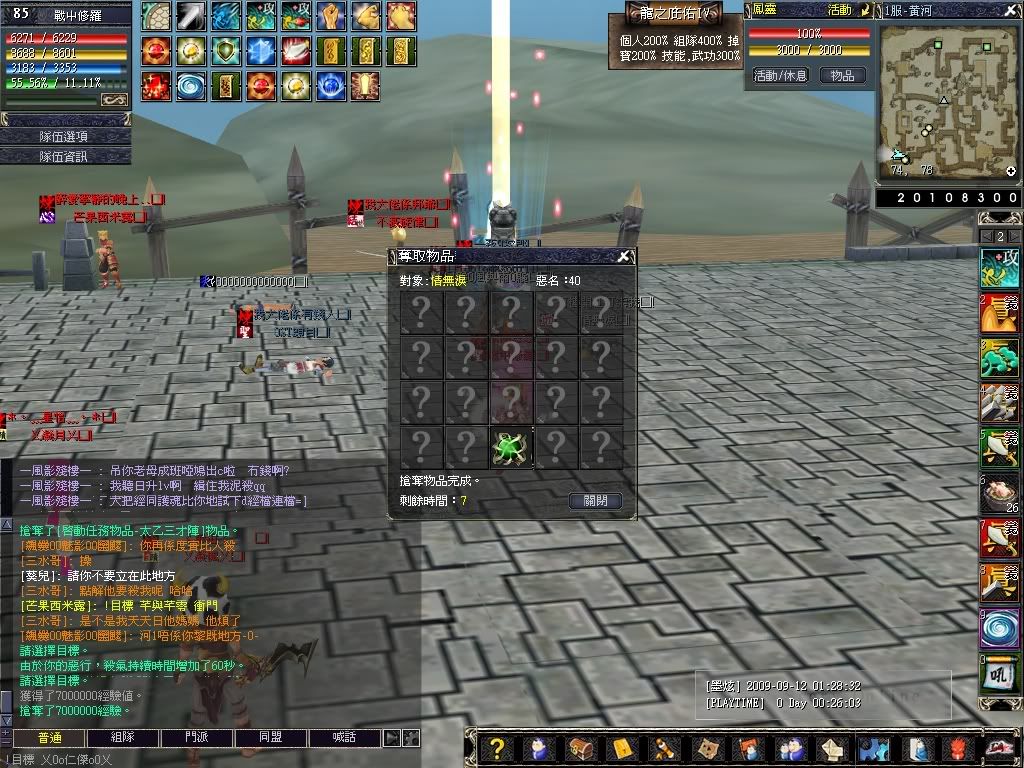The height and width of the screenshot is (768, 1024).
Task: Use the blue swirl skill in side hotbar
Action: 1000,630
